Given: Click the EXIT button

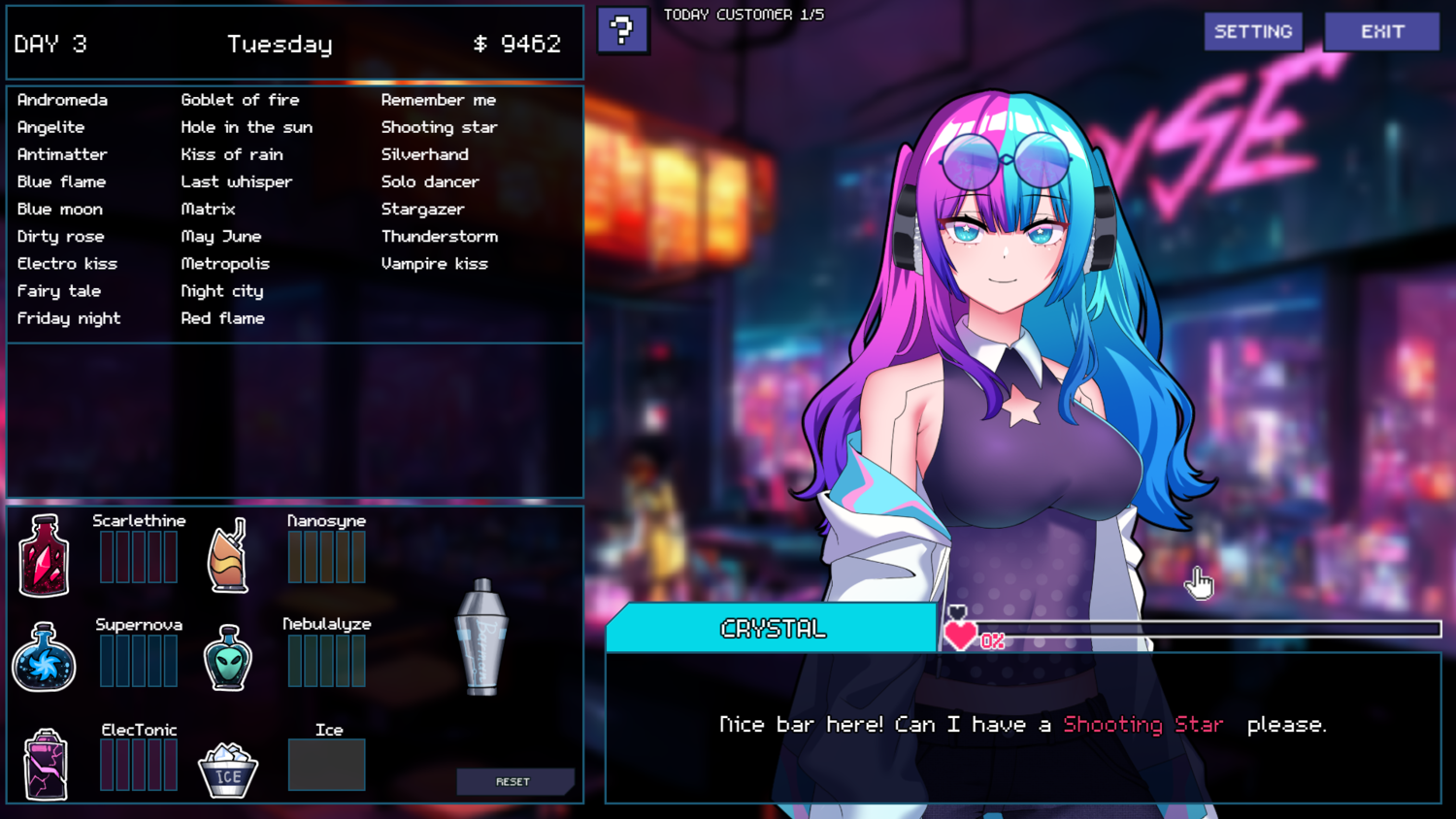Looking at the screenshot, I should (1381, 32).
